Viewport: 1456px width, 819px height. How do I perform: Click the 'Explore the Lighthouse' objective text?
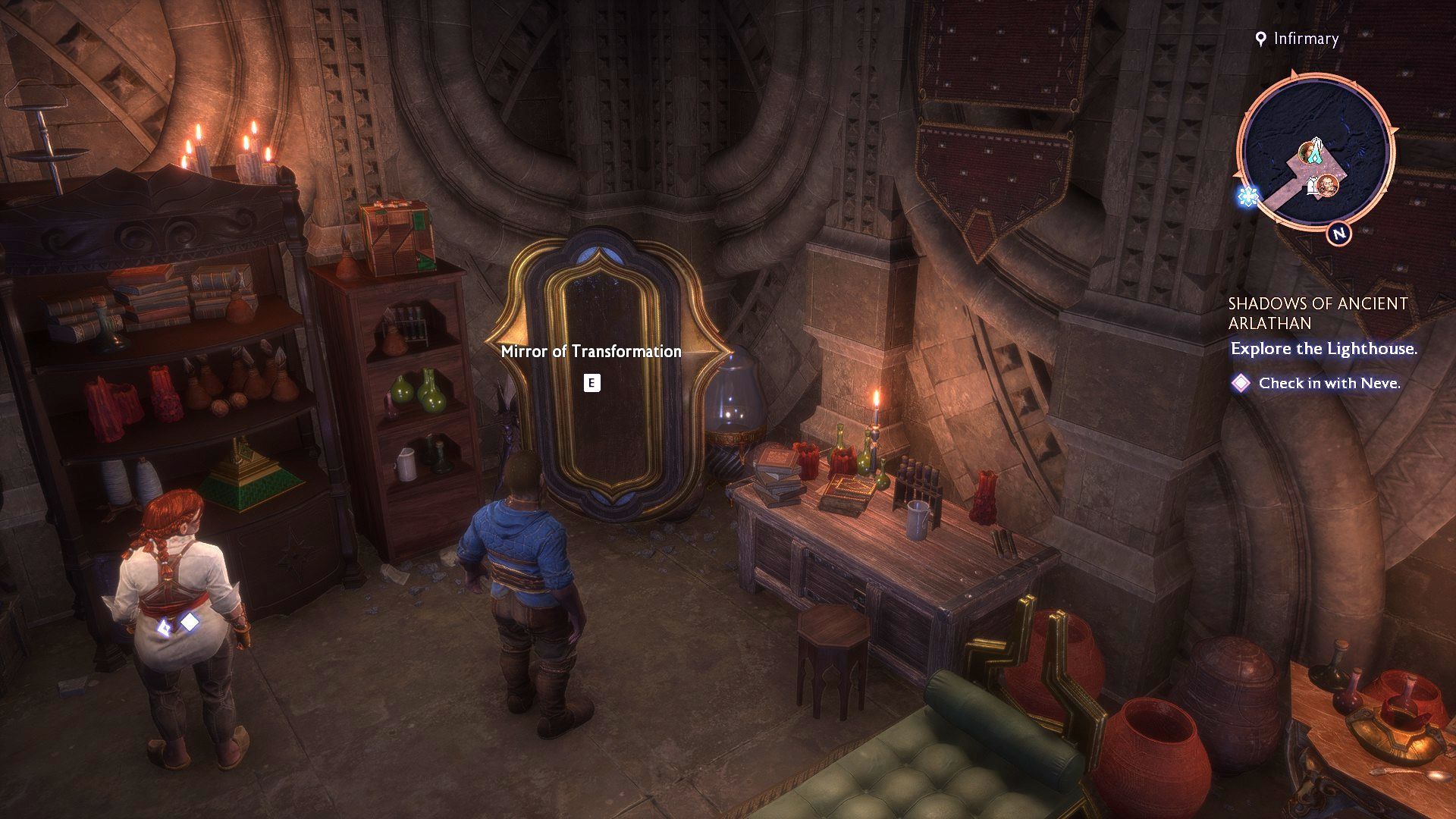coord(1323,349)
